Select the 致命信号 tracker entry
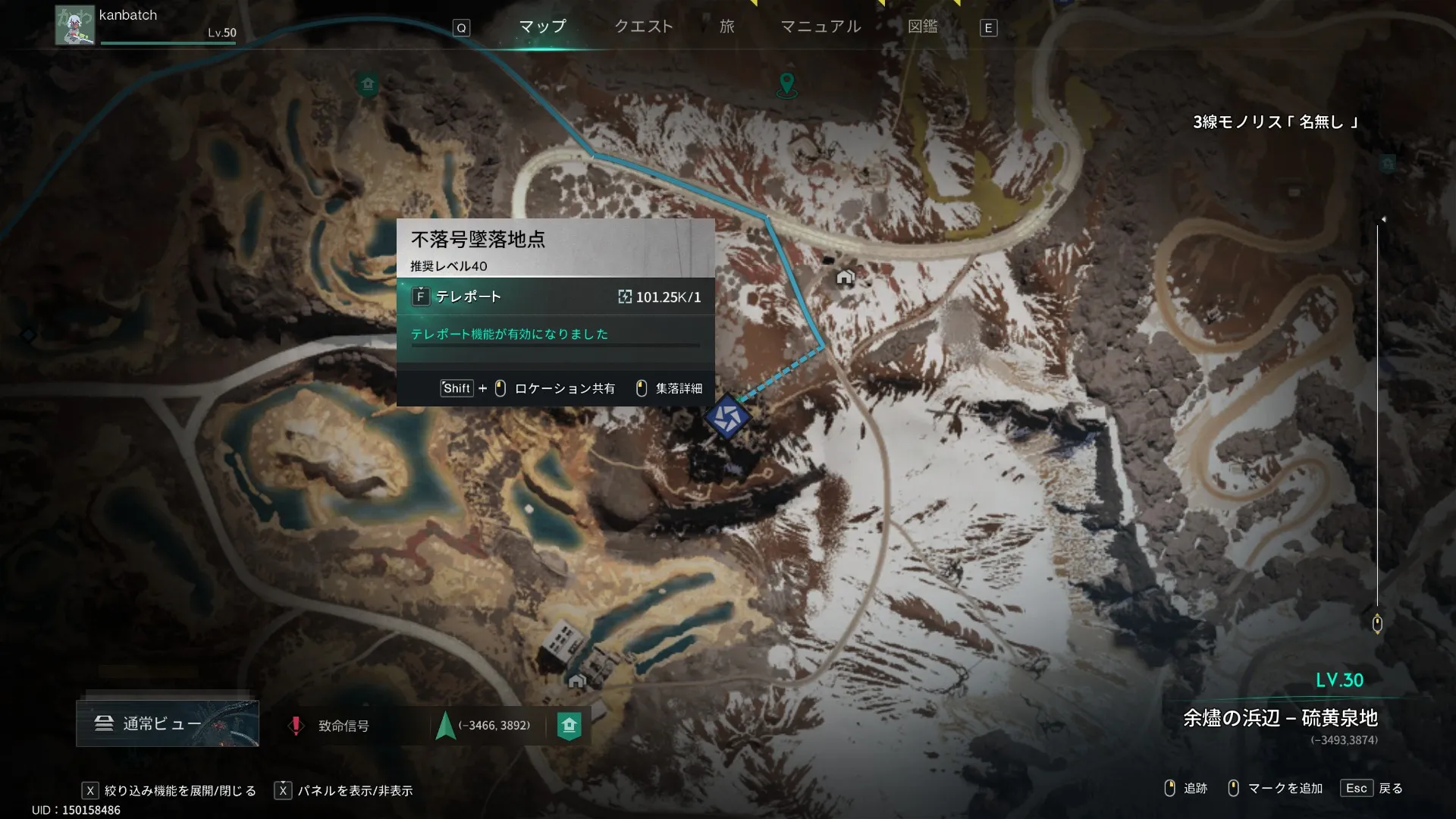 (343, 726)
